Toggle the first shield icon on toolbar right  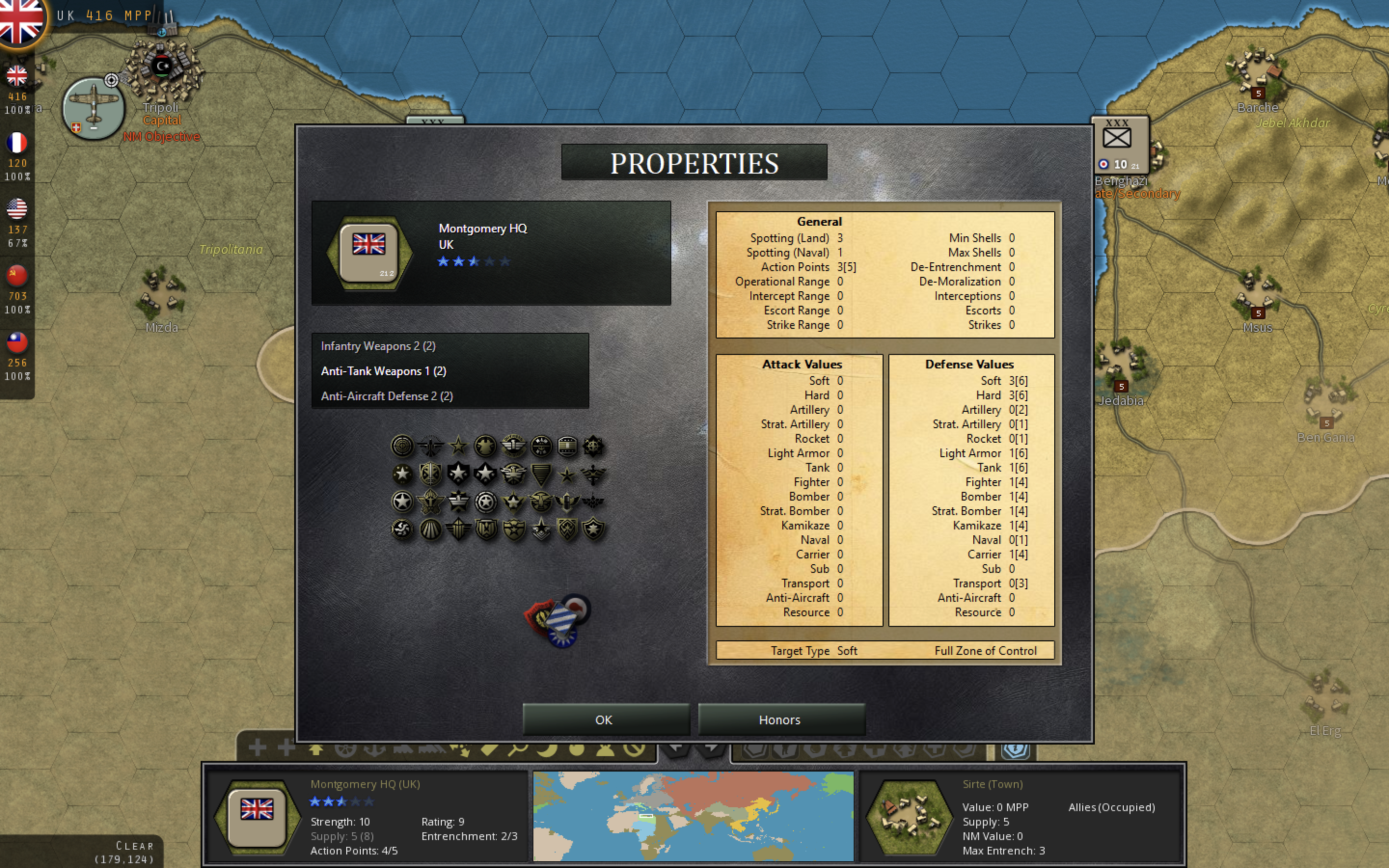[755, 750]
